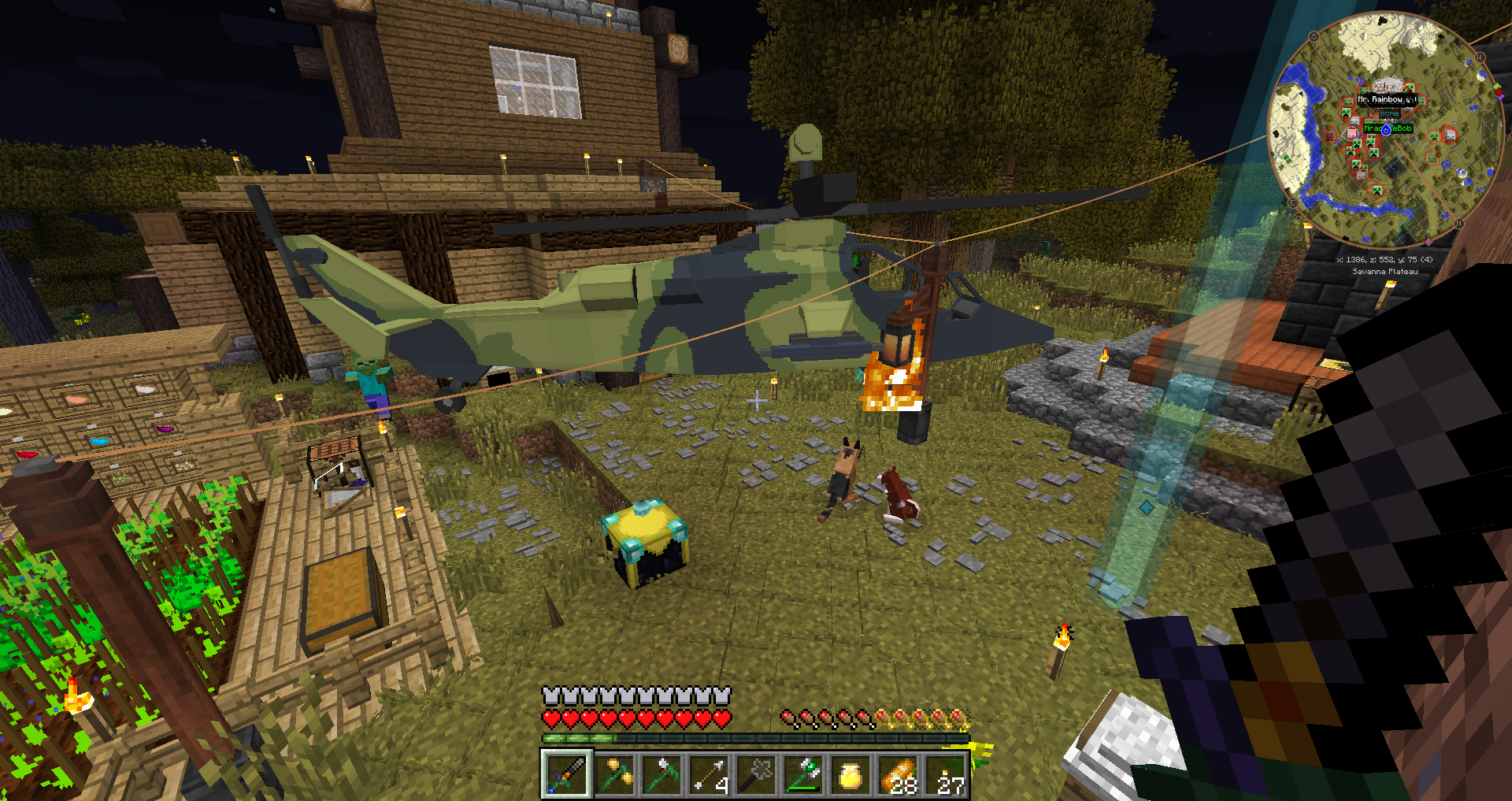
Task: Choose the arrow stack of 4
Action: 710,774
